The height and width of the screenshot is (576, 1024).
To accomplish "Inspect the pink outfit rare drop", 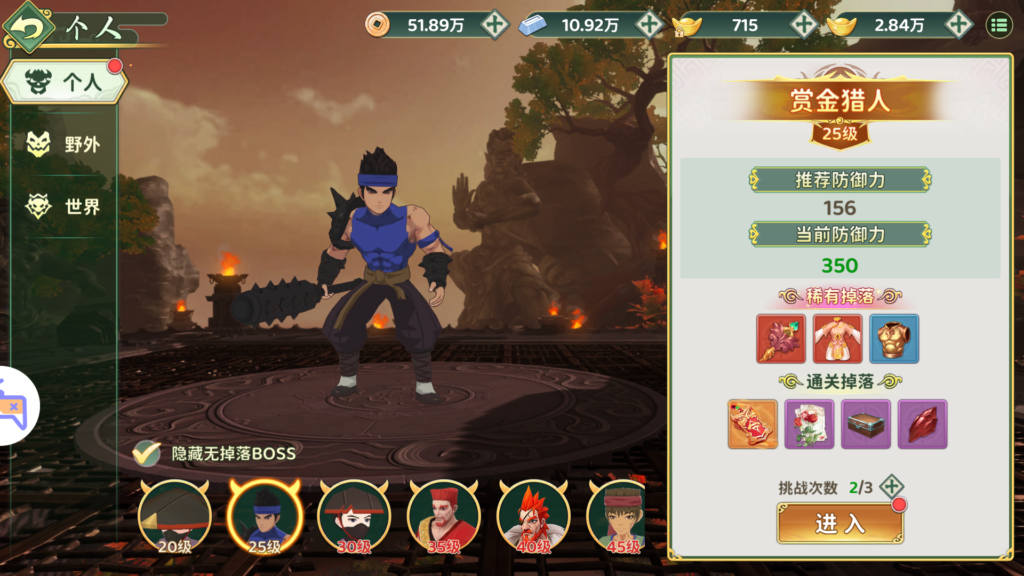I will click(837, 339).
